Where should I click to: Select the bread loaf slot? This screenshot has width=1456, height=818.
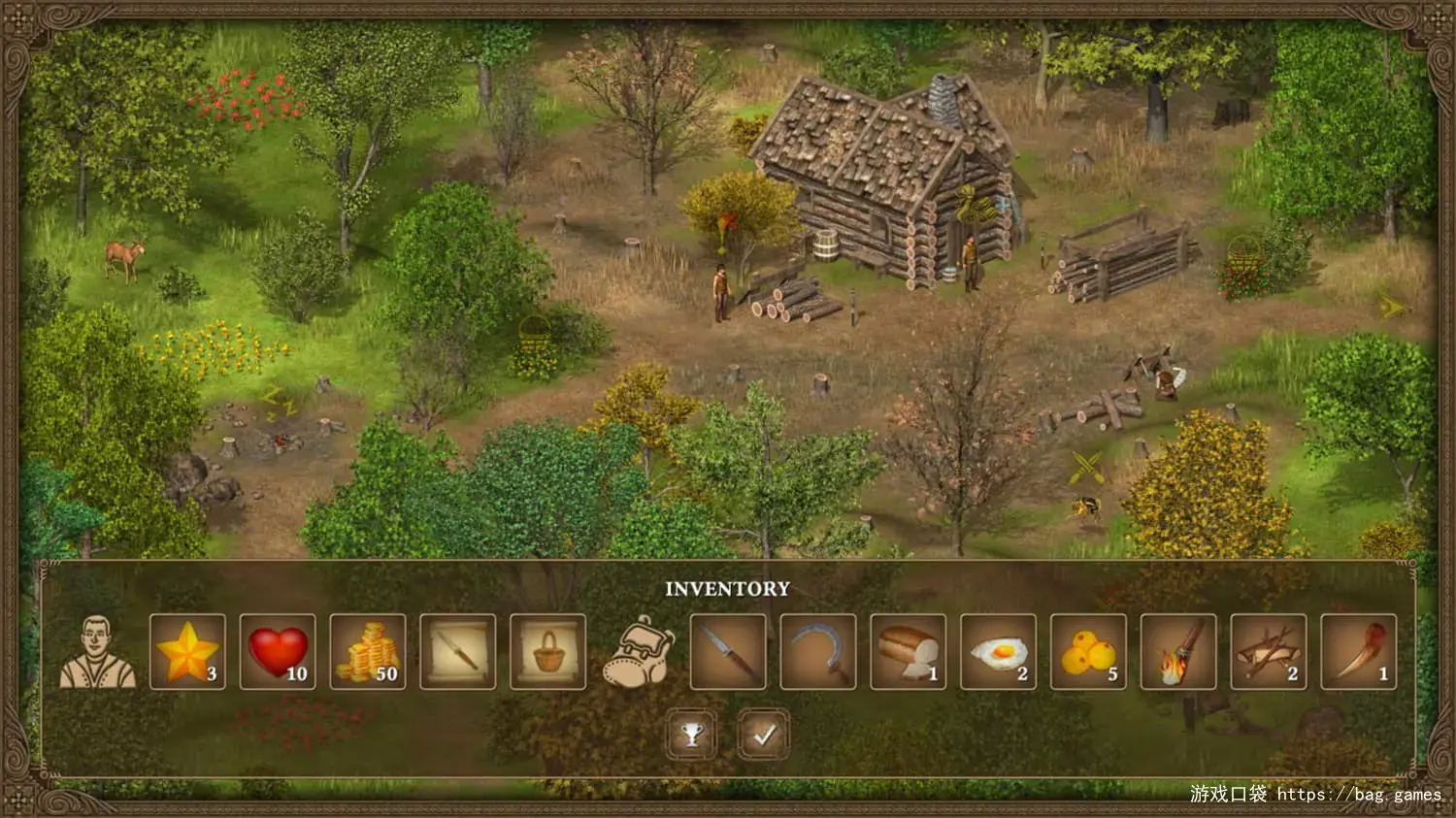[x=909, y=652]
